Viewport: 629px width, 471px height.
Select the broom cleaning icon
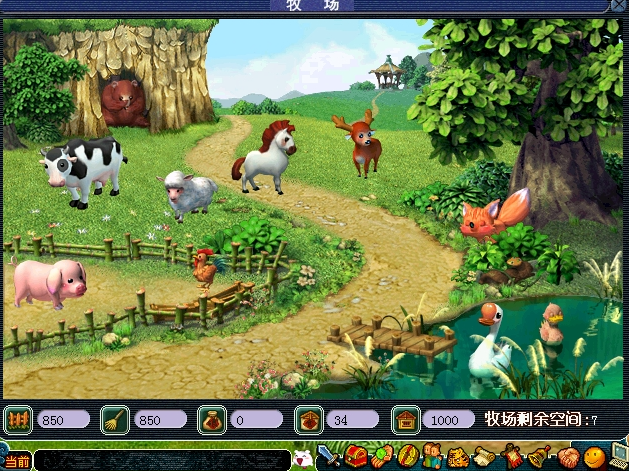115,419
